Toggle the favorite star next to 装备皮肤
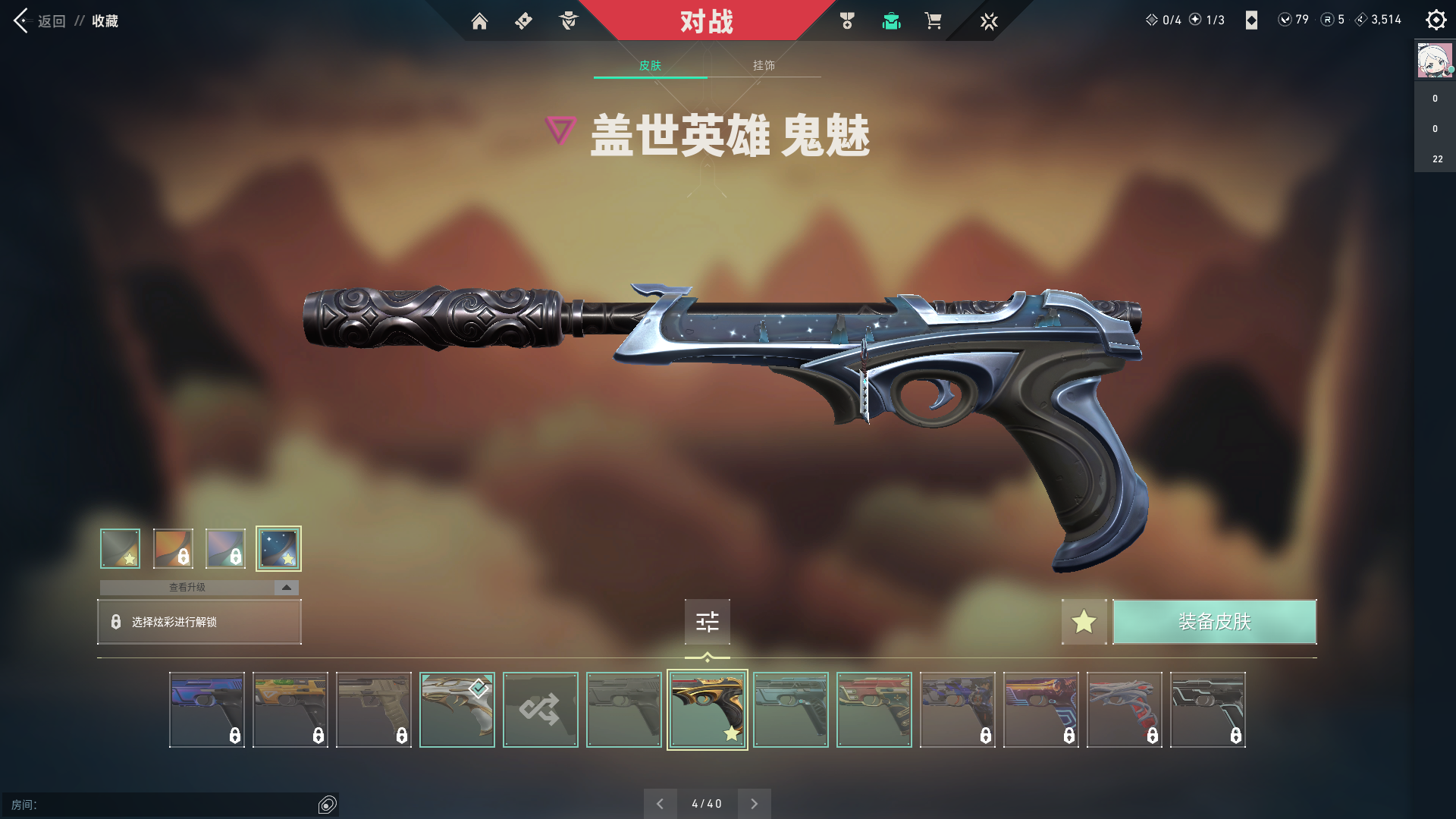The image size is (1456, 819). 1084,622
